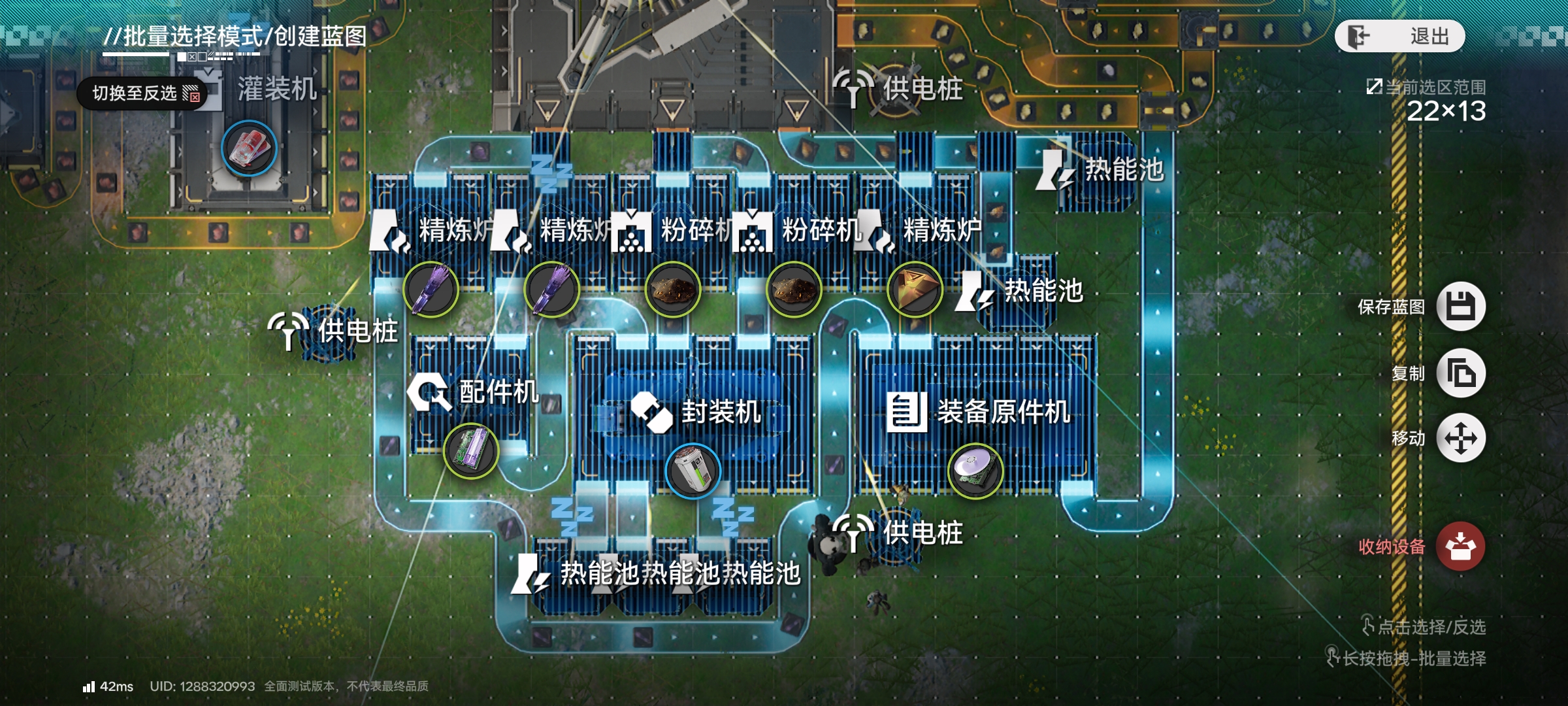
Task: Exit batch selection mode with 退出
Action: 1399,36
